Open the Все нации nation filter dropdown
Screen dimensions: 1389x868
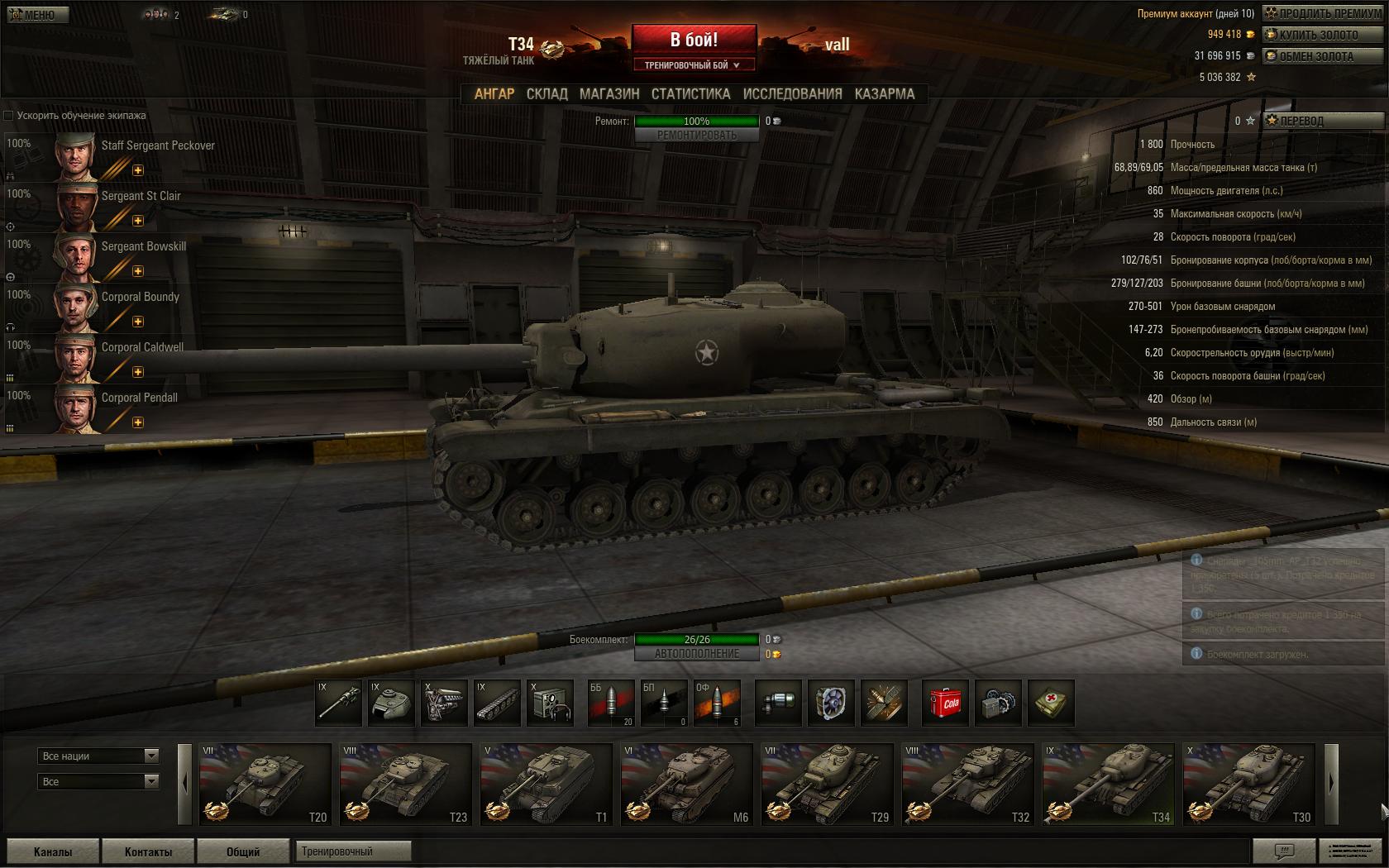[98, 756]
